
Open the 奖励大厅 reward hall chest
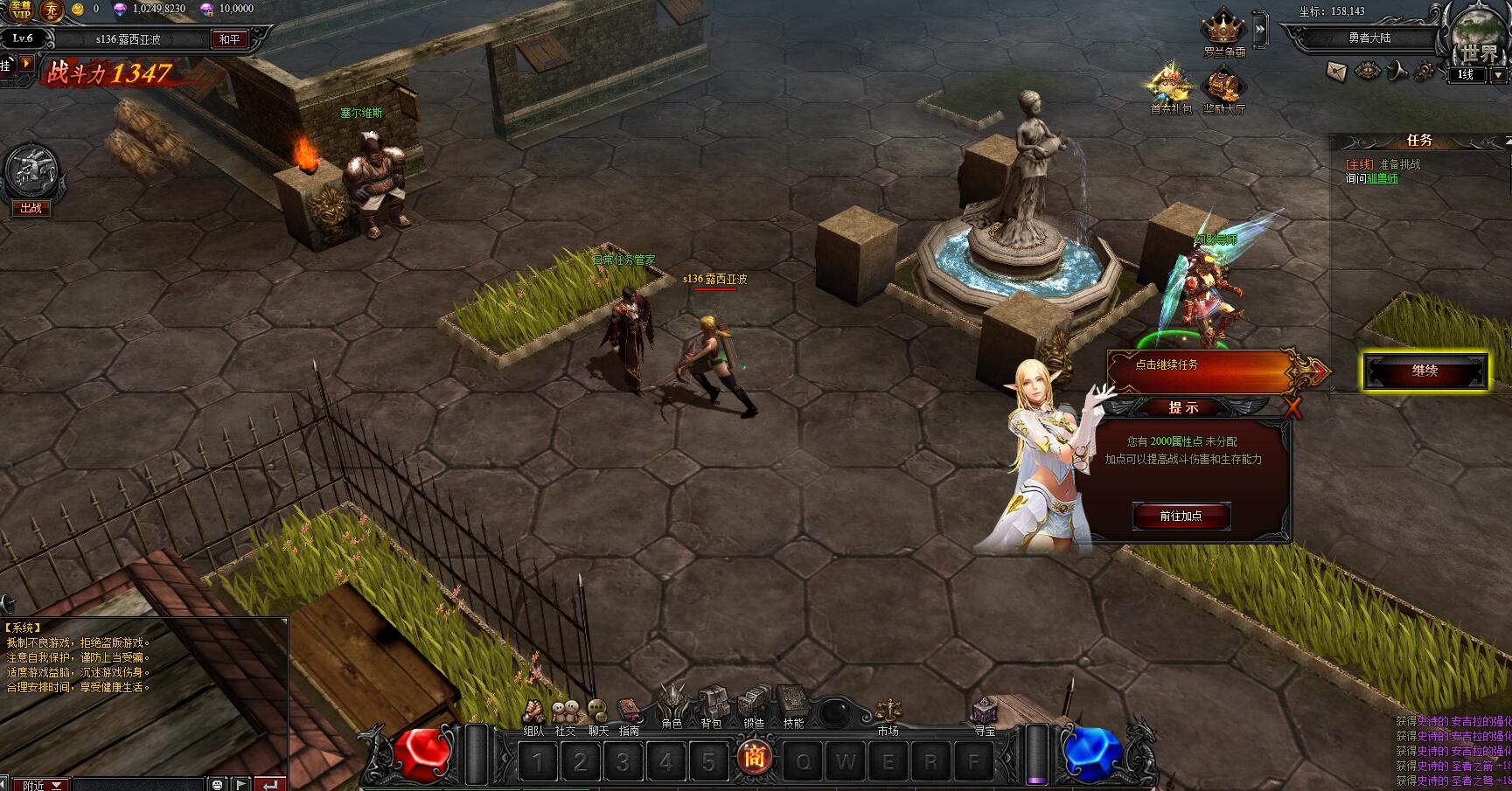pyautogui.click(x=1223, y=91)
